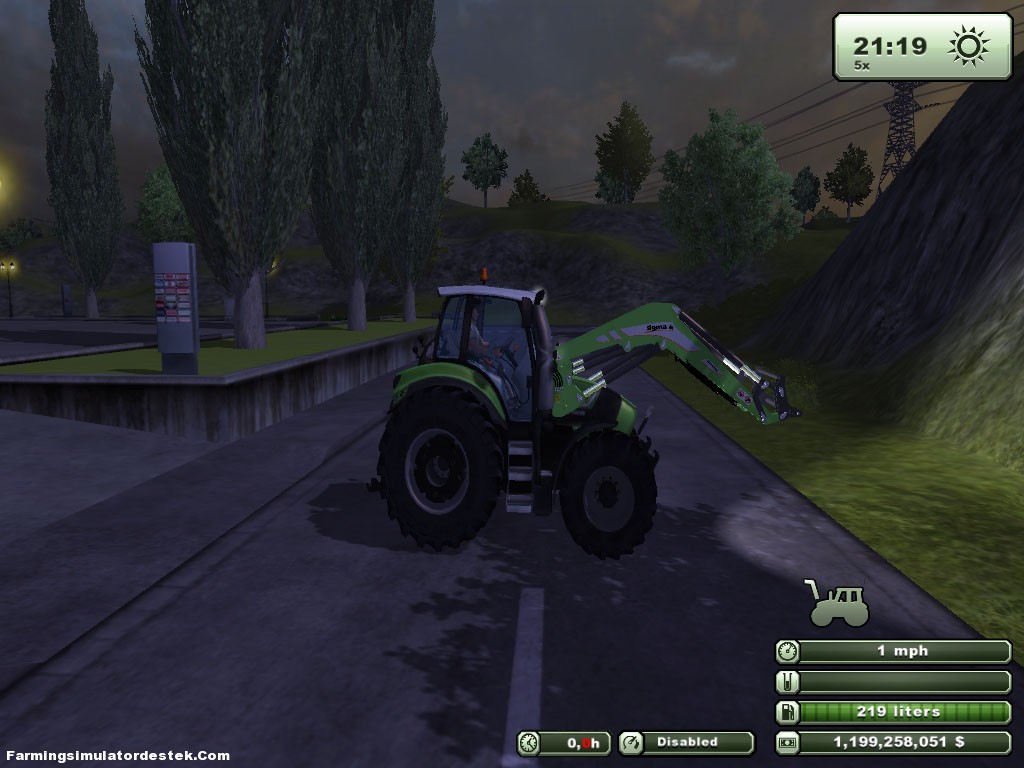
Task: Open the FarmingSimulatordestek.Com watermark link
Action: pyautogui.click(x=118, y=755)
